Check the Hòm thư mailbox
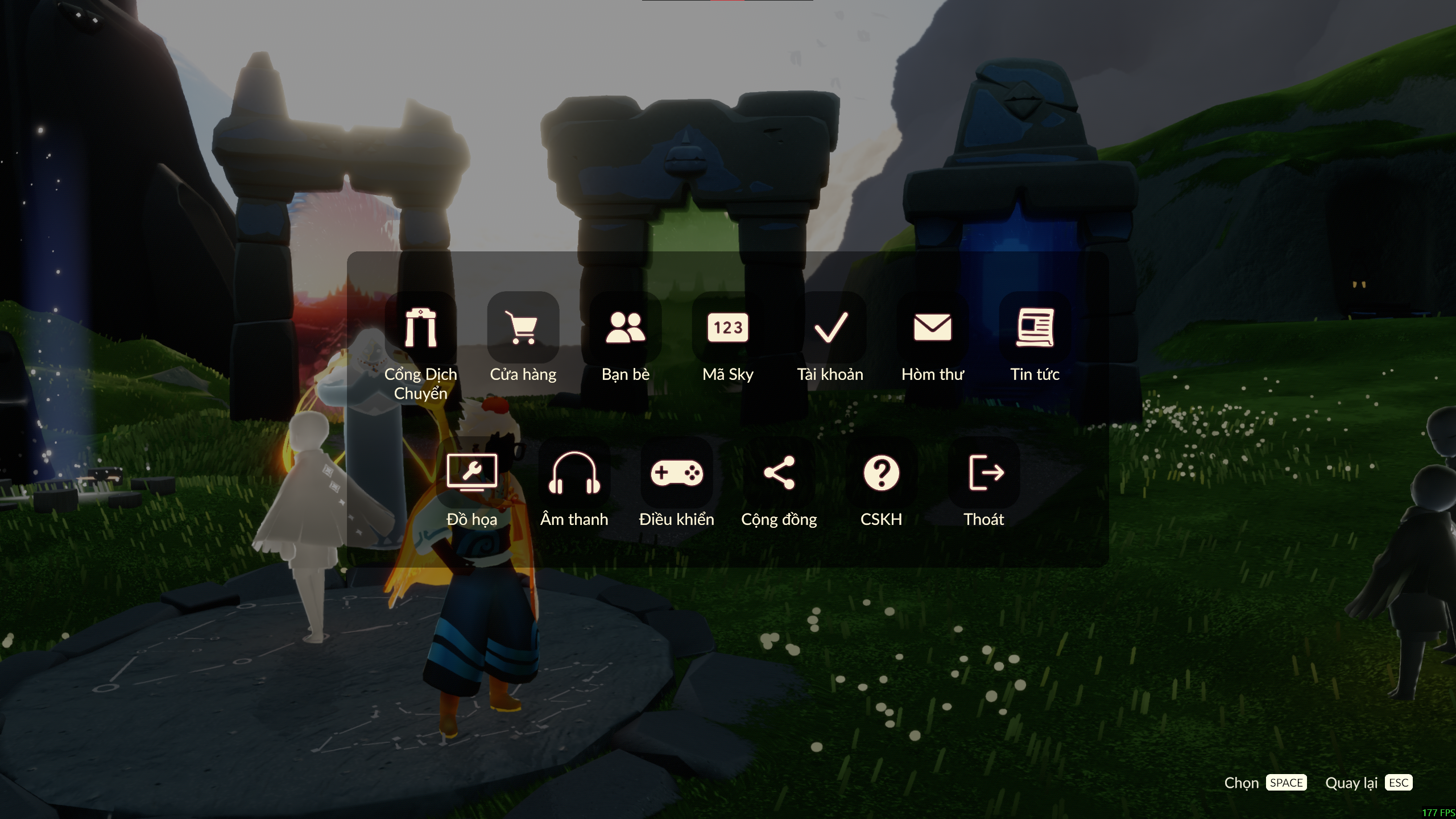Image resolution: width=1456 pixels, height=819 pixels. (933, 328)
